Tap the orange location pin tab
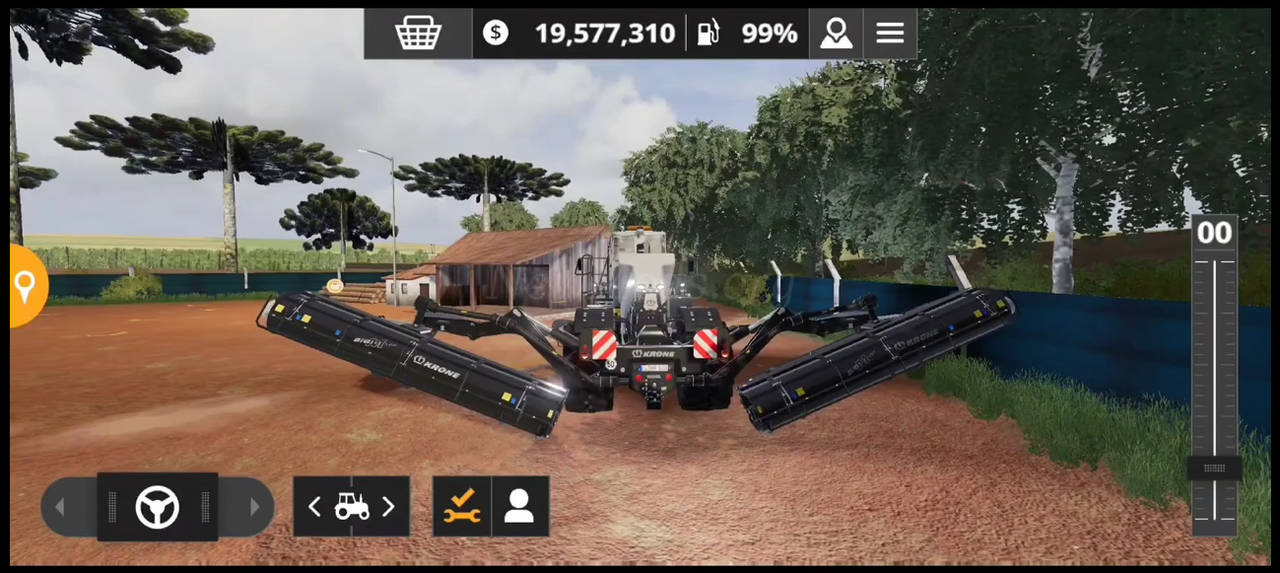Viewport: 1280px width, 573px height. (x=26, y=287)
